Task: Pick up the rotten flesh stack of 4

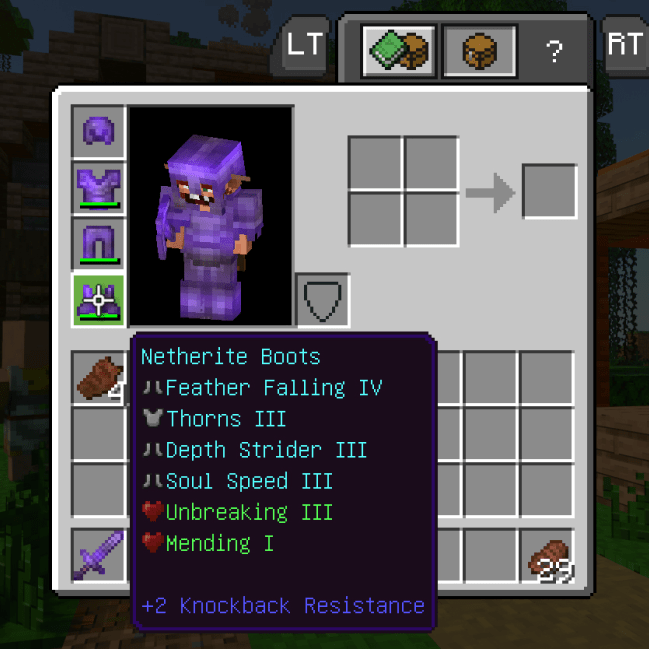Action: click(98, 378)
